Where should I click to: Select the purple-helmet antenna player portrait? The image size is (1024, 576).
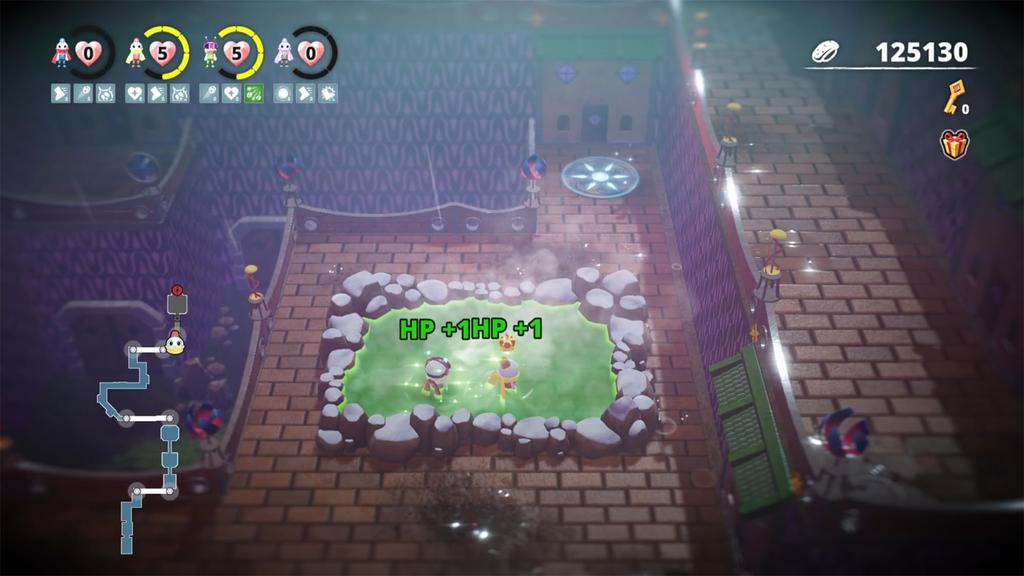pos(210,53)
